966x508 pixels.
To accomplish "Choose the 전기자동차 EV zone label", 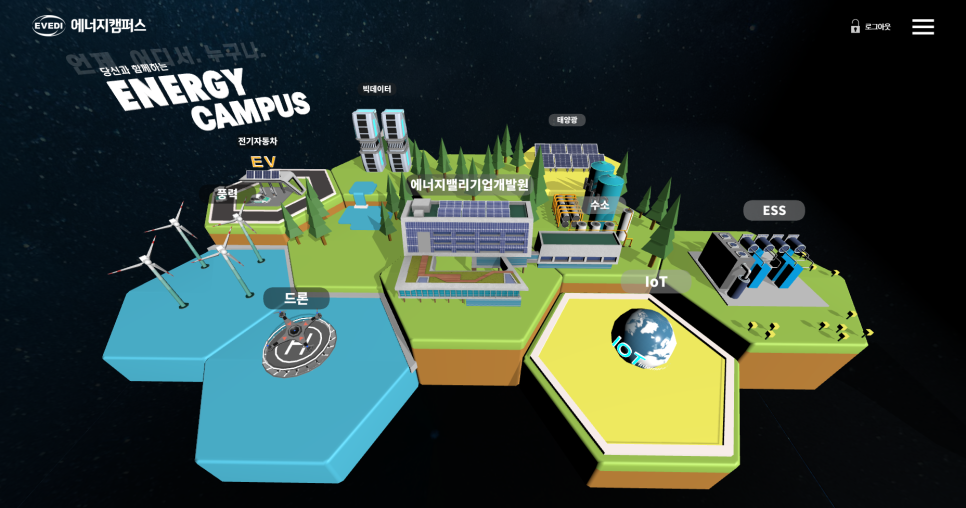I will pos(258,142).
